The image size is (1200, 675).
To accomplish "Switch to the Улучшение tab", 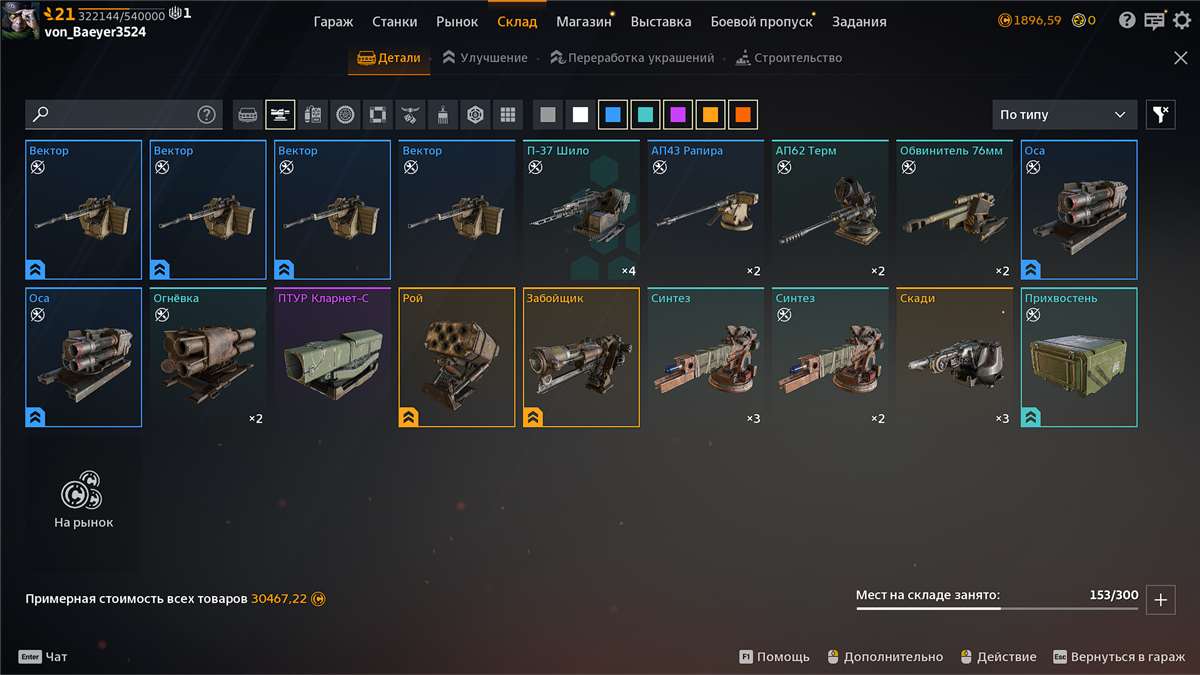I will 485,58.
